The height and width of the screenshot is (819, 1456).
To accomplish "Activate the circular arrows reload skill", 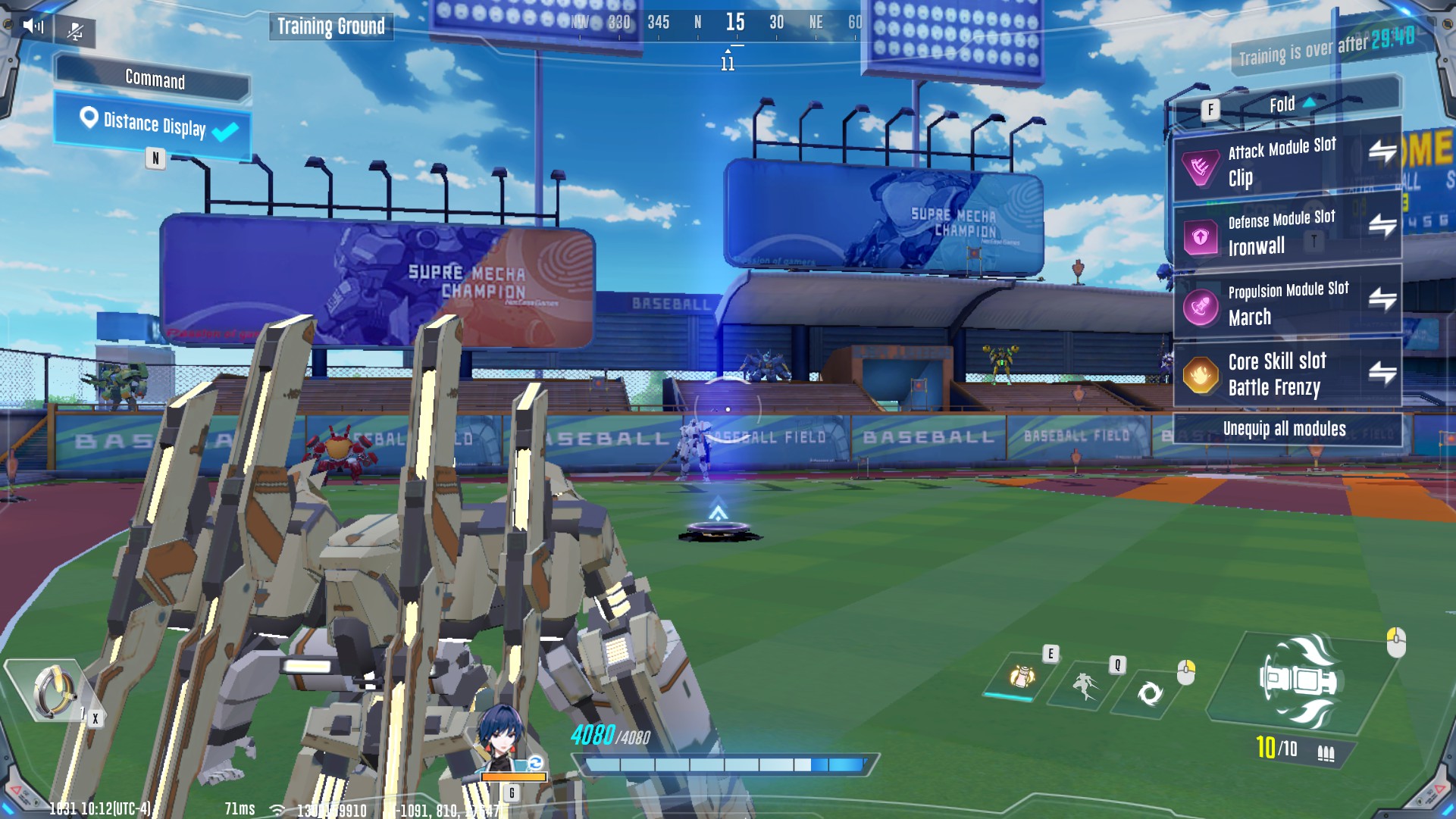I will pyautogui.click(x=1149, y=692).
